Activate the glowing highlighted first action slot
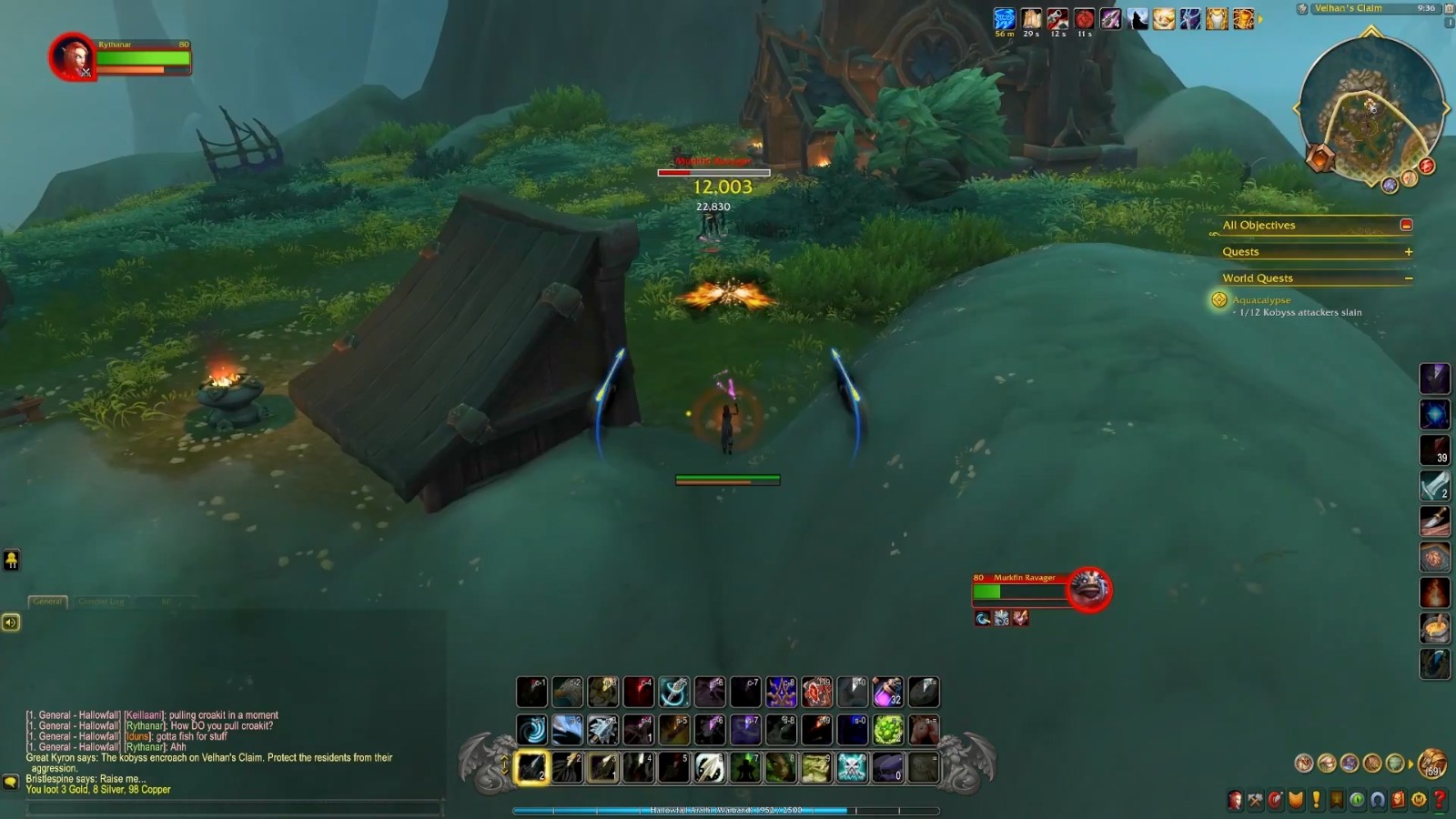Screen dimensions: 1456x819 point(531,767)
